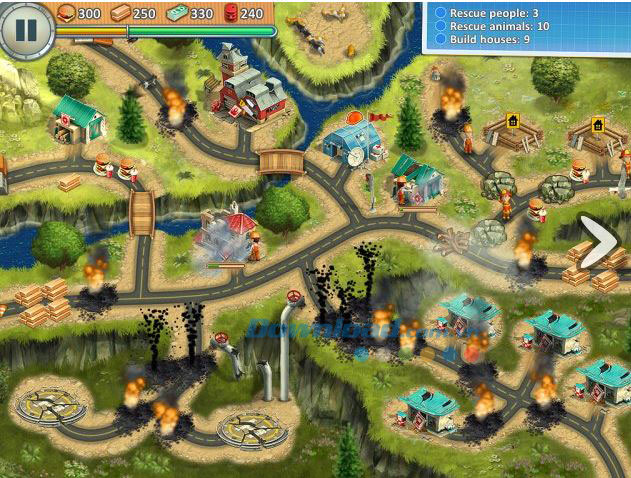
Task: Pause the game with the round button
Action: [25, 29]
